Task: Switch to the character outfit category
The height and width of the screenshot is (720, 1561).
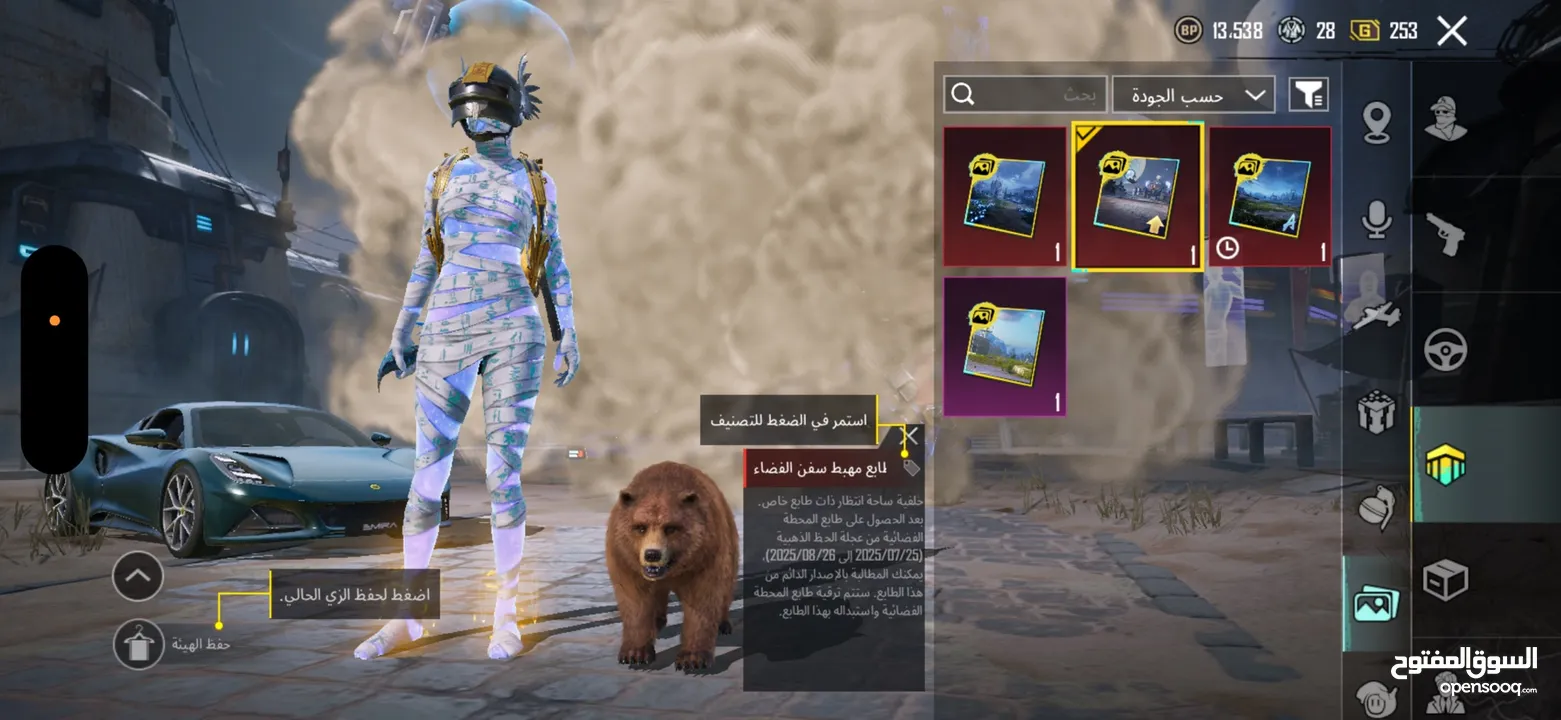Action: (x=1445, y=120)
